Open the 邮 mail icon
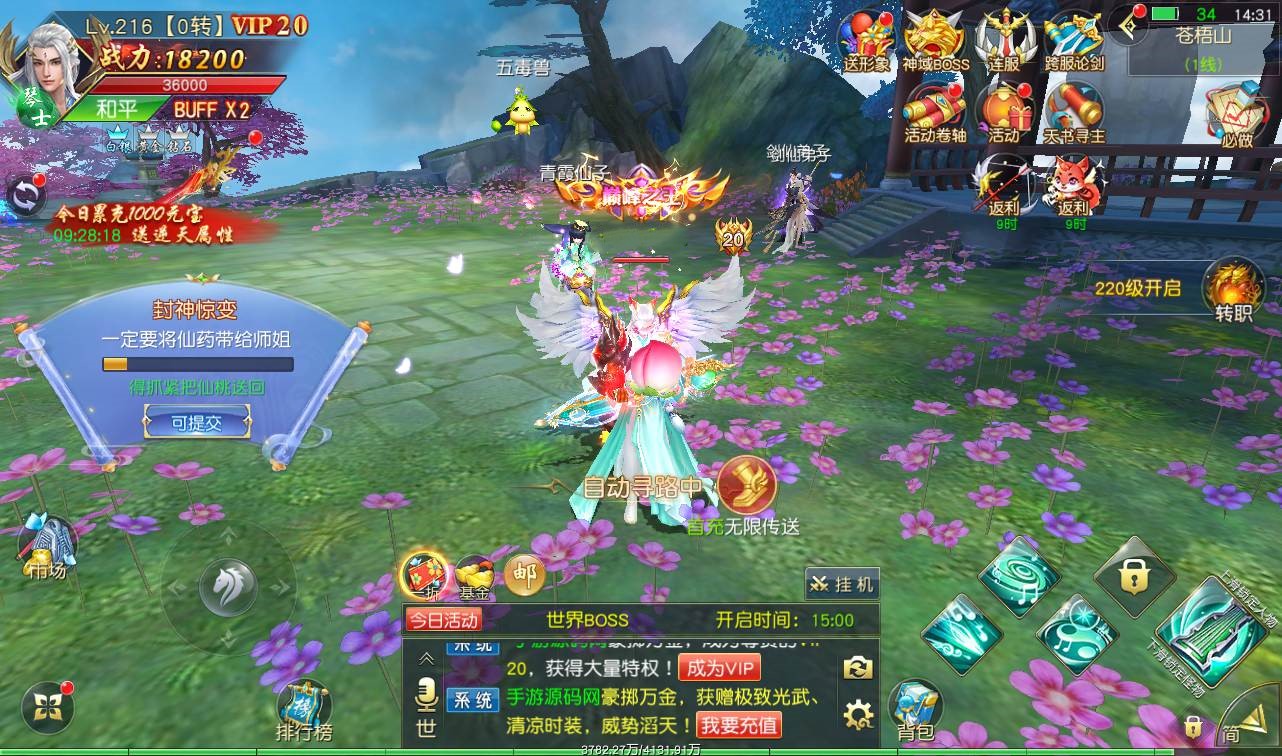 pyautogui.click(x=524, y=574)
